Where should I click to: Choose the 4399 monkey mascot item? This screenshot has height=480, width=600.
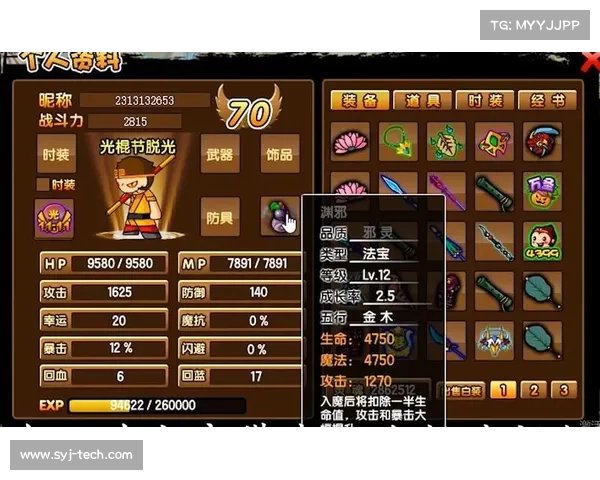point(542,241)
